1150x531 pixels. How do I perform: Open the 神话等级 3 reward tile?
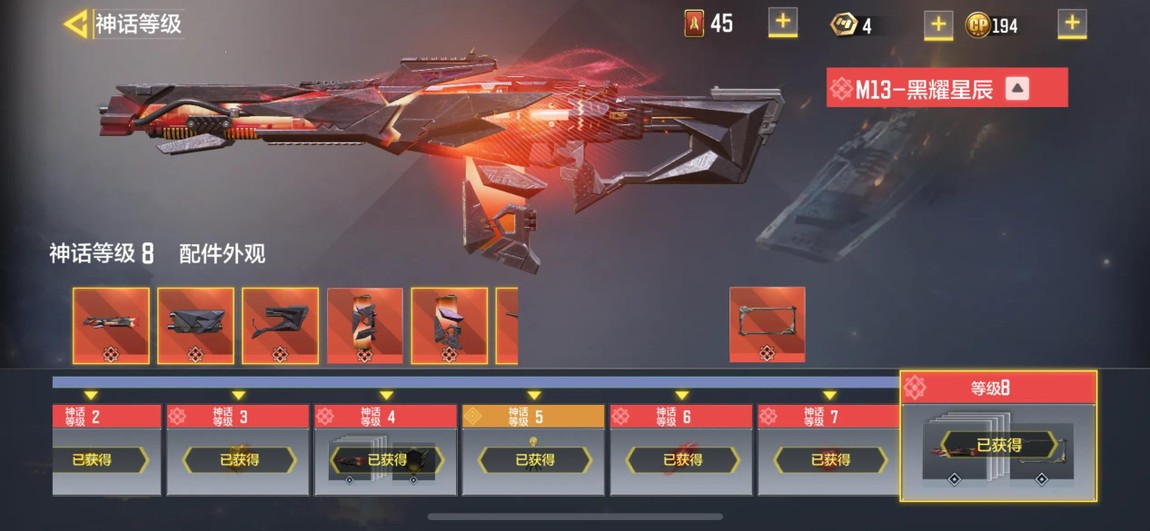(238, 450)
